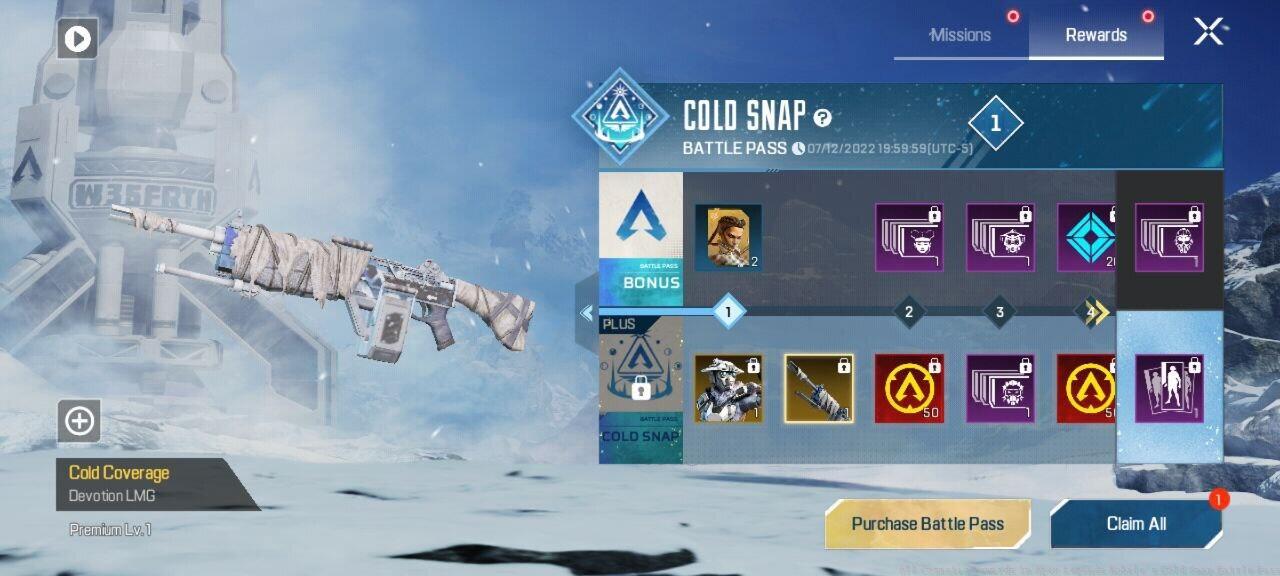1280x576 pixels.
Task: Close the Battle Pass screen
Action: [1208, 32]
